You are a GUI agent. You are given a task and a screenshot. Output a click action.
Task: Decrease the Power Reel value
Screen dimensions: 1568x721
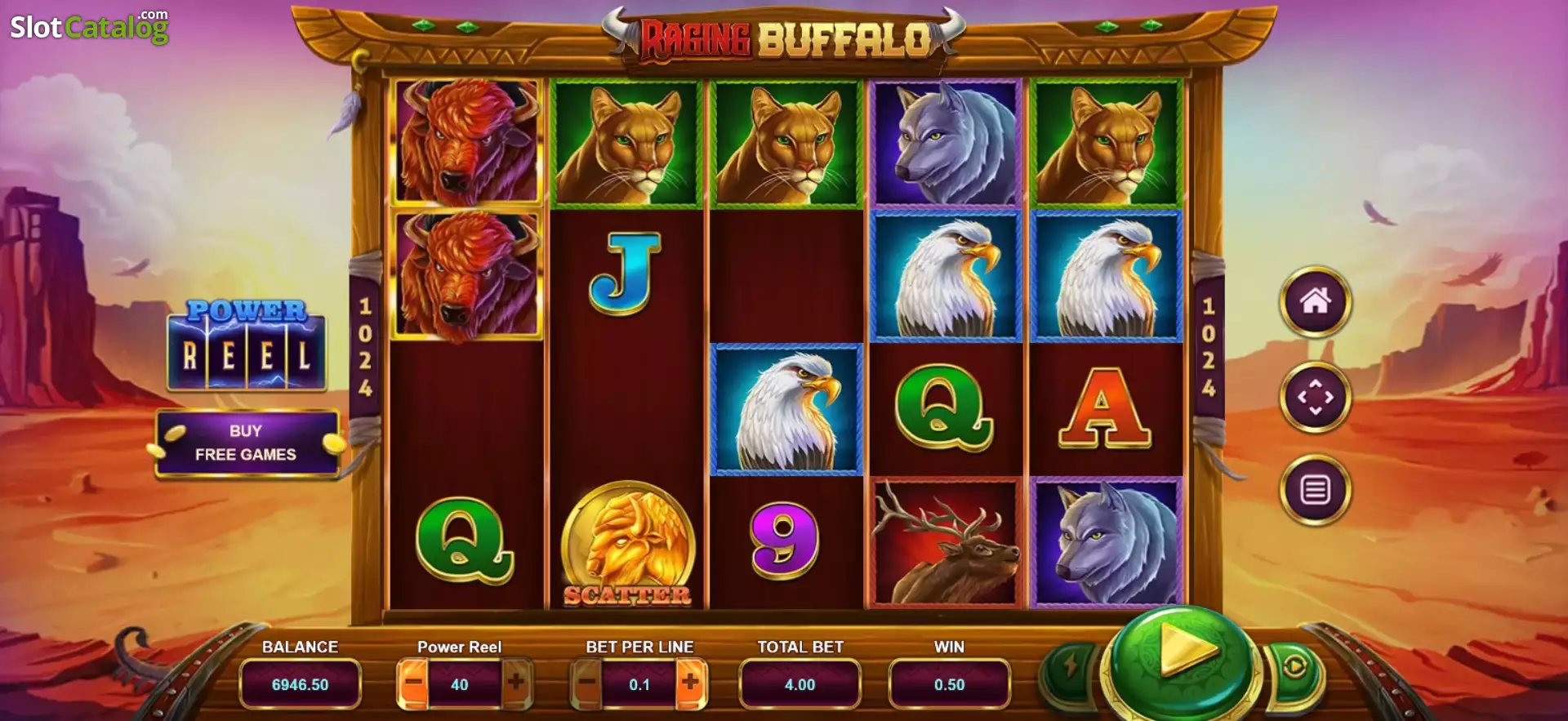(413, 683)
